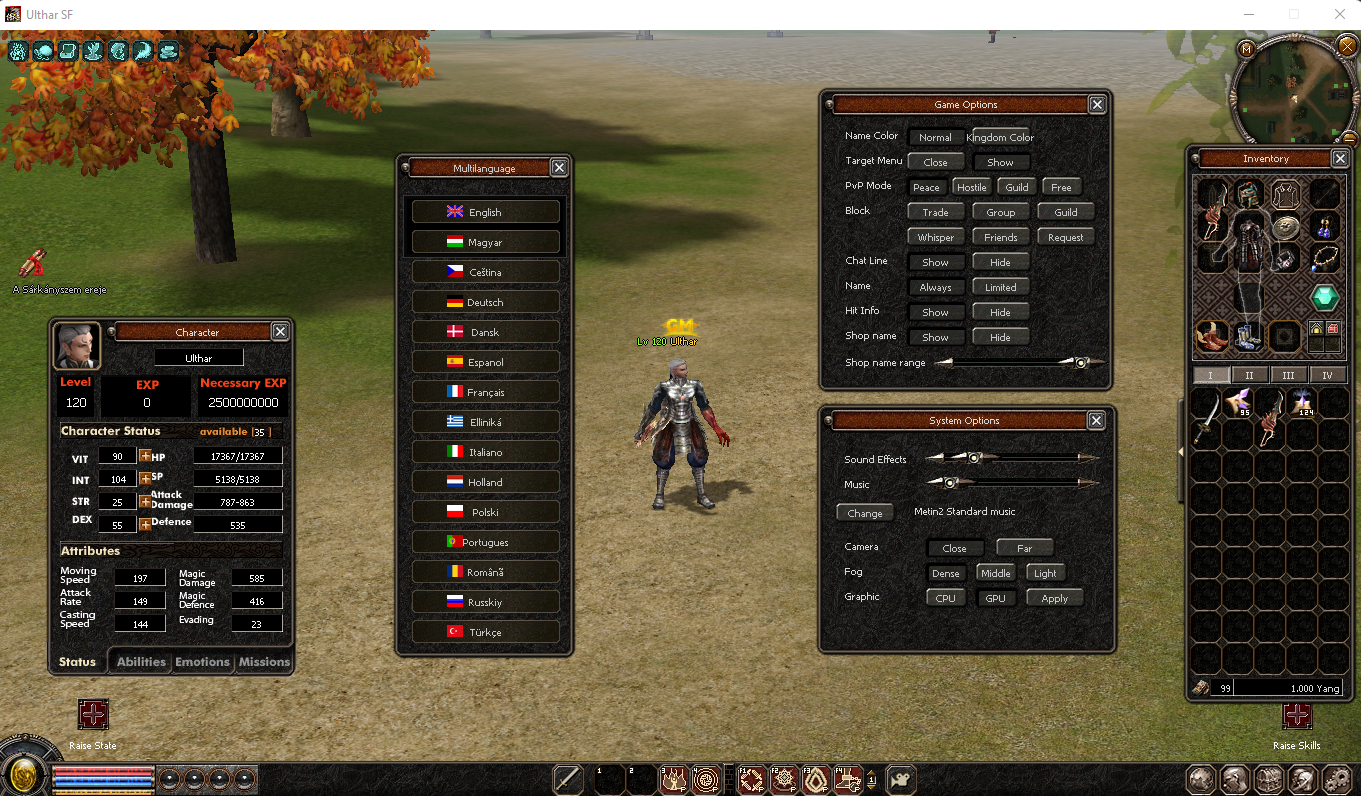Click the globe map icon on the bottom bar

pos(1200,779)
